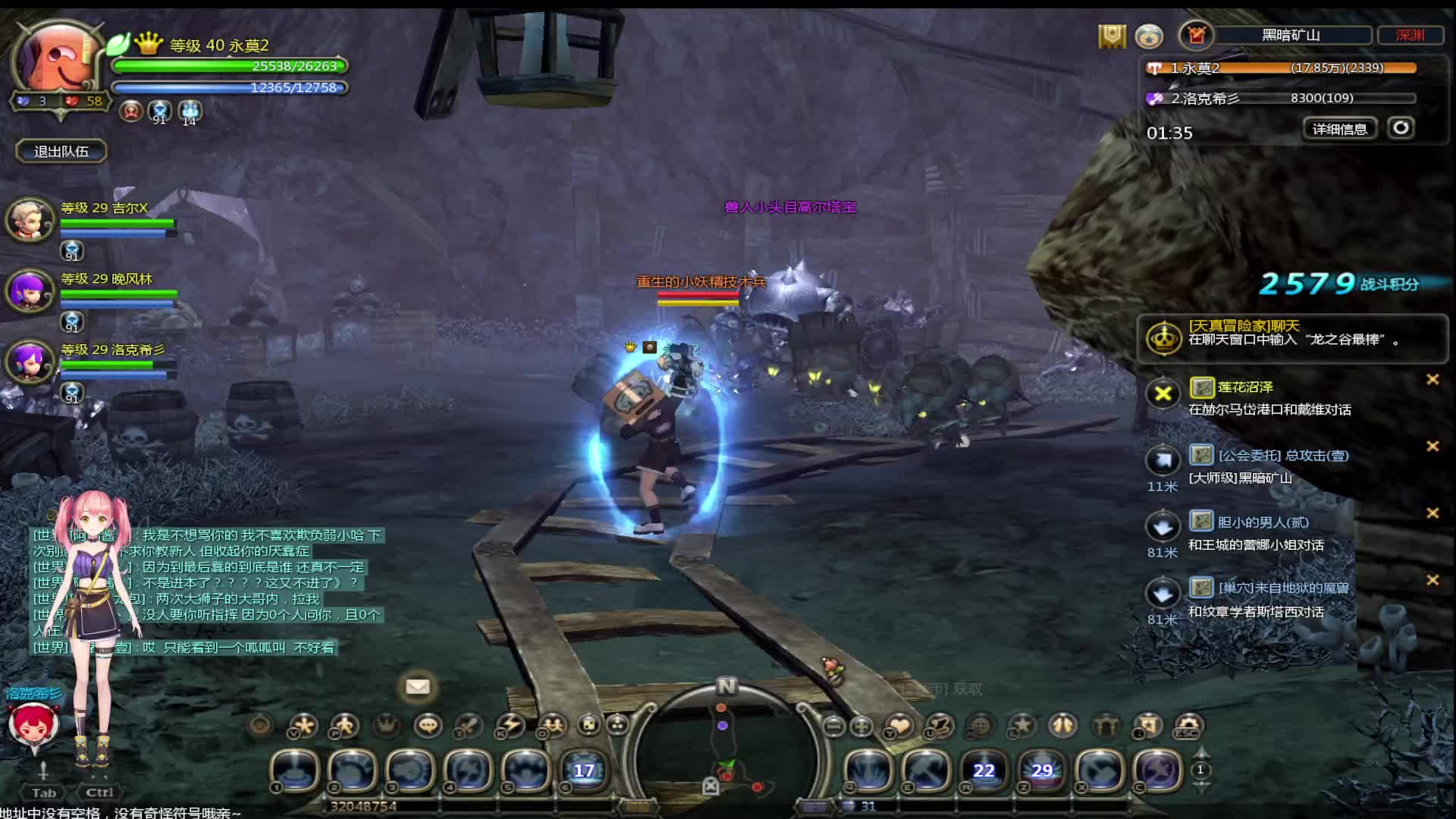Activate the hammer skill on E key slot
Screen dimensions: 1456x819
tap(927, 770)
